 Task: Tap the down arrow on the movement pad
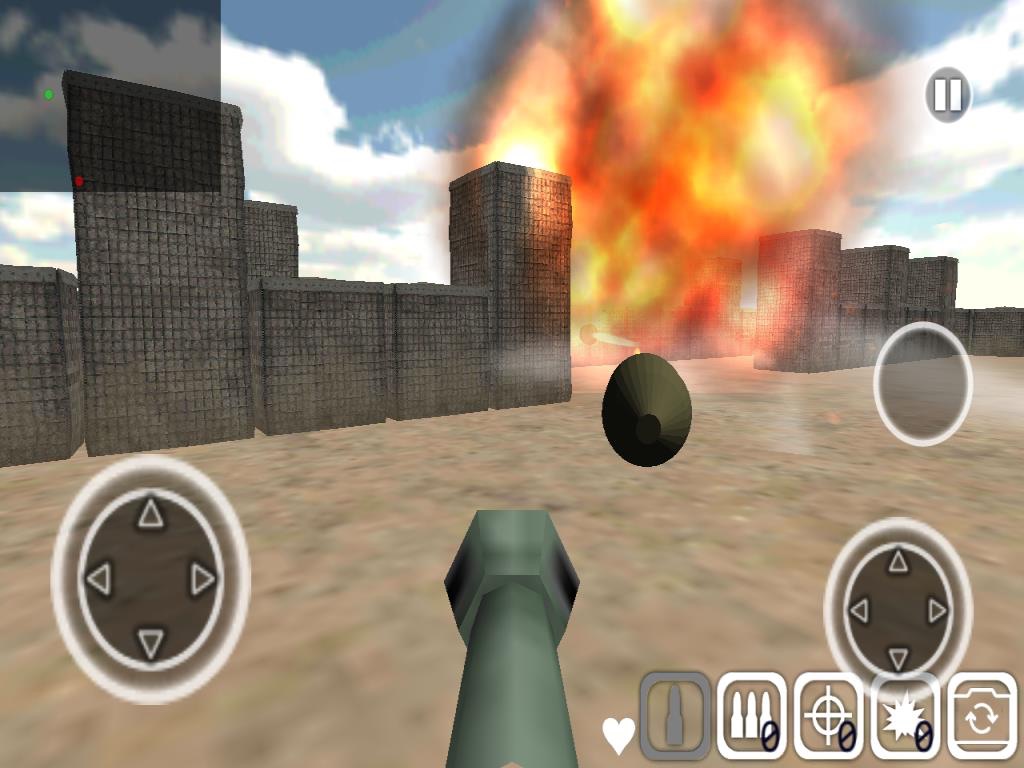tap(150, 643)
